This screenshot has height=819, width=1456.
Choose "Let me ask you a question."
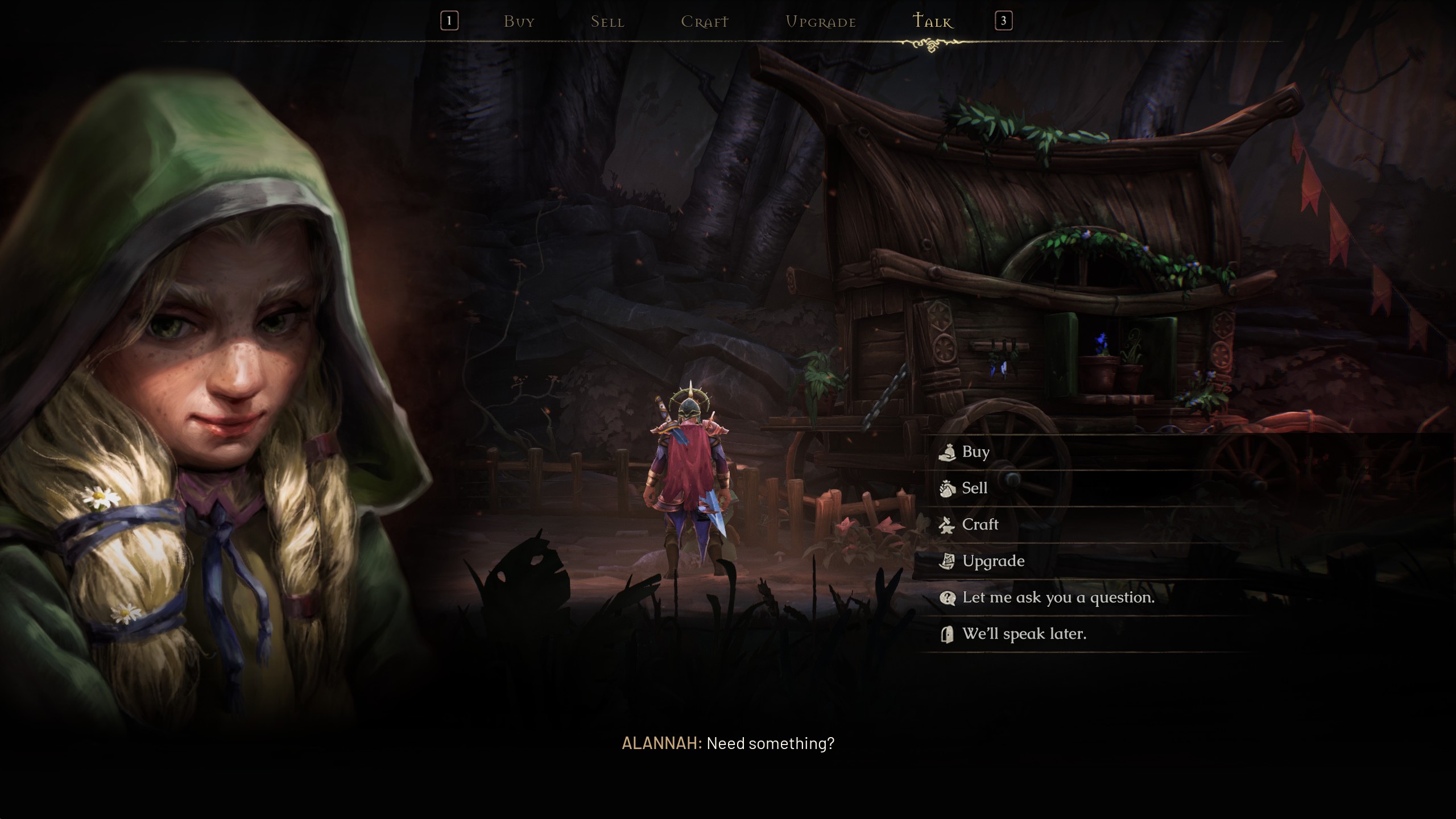point(1058,598)
